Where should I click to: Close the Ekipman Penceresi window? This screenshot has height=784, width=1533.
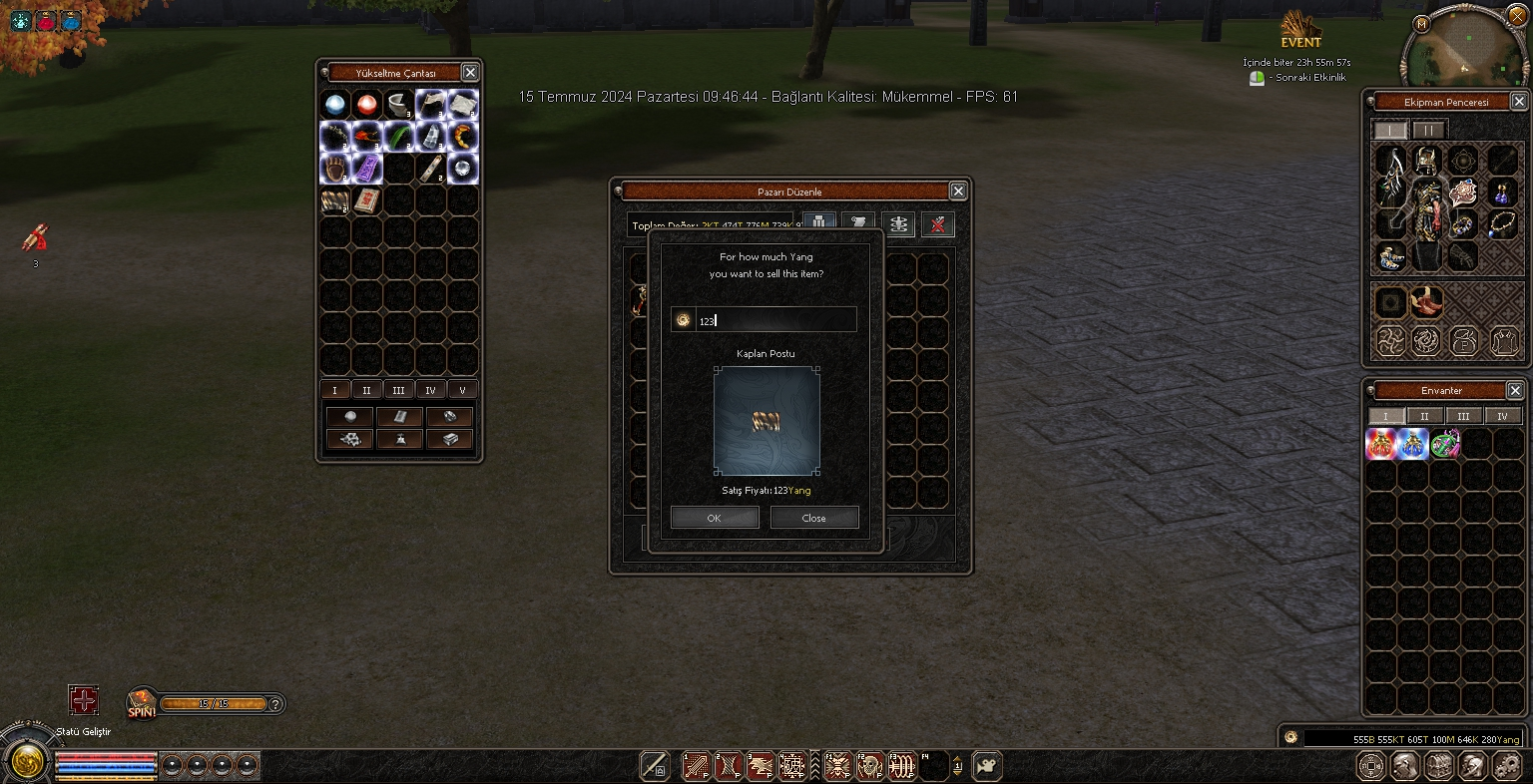pyautogui.click(x=1518, y=102)
